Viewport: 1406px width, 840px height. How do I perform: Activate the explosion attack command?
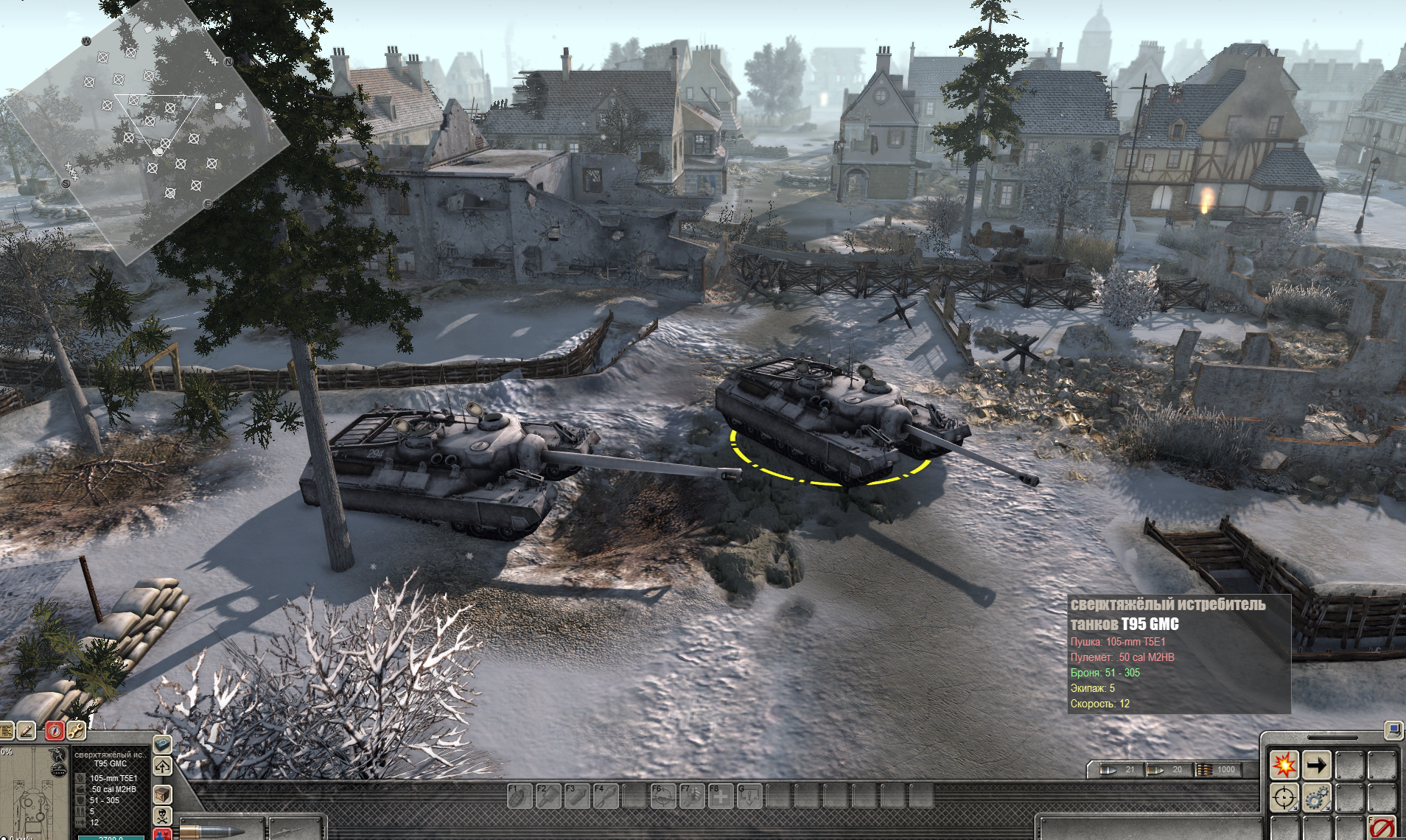click(1284, 766)
